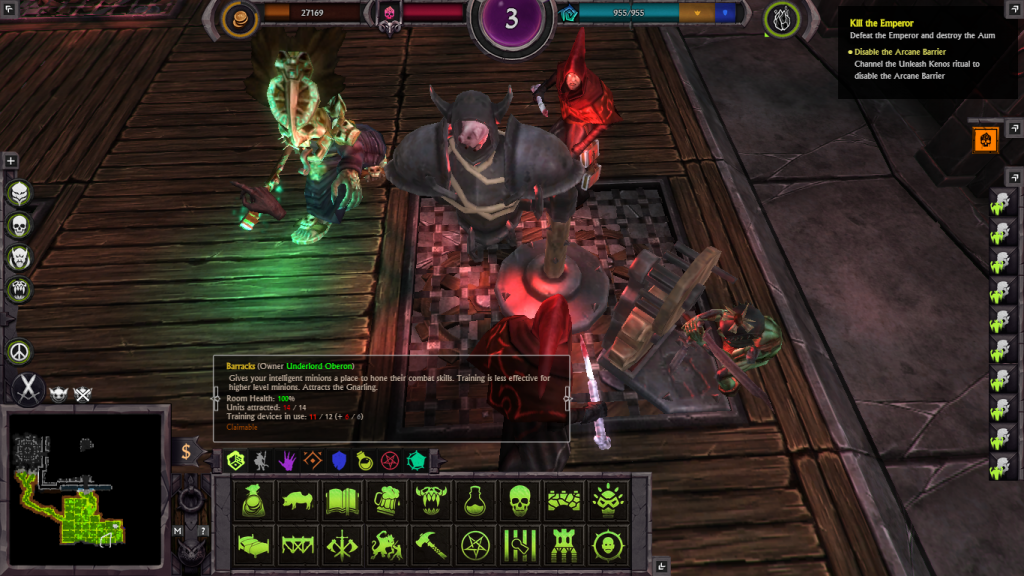Image resolution: width=1024 pixels, height=576 pixels.
Task: Open the blue shield category tab
Action: pos(338,460)
